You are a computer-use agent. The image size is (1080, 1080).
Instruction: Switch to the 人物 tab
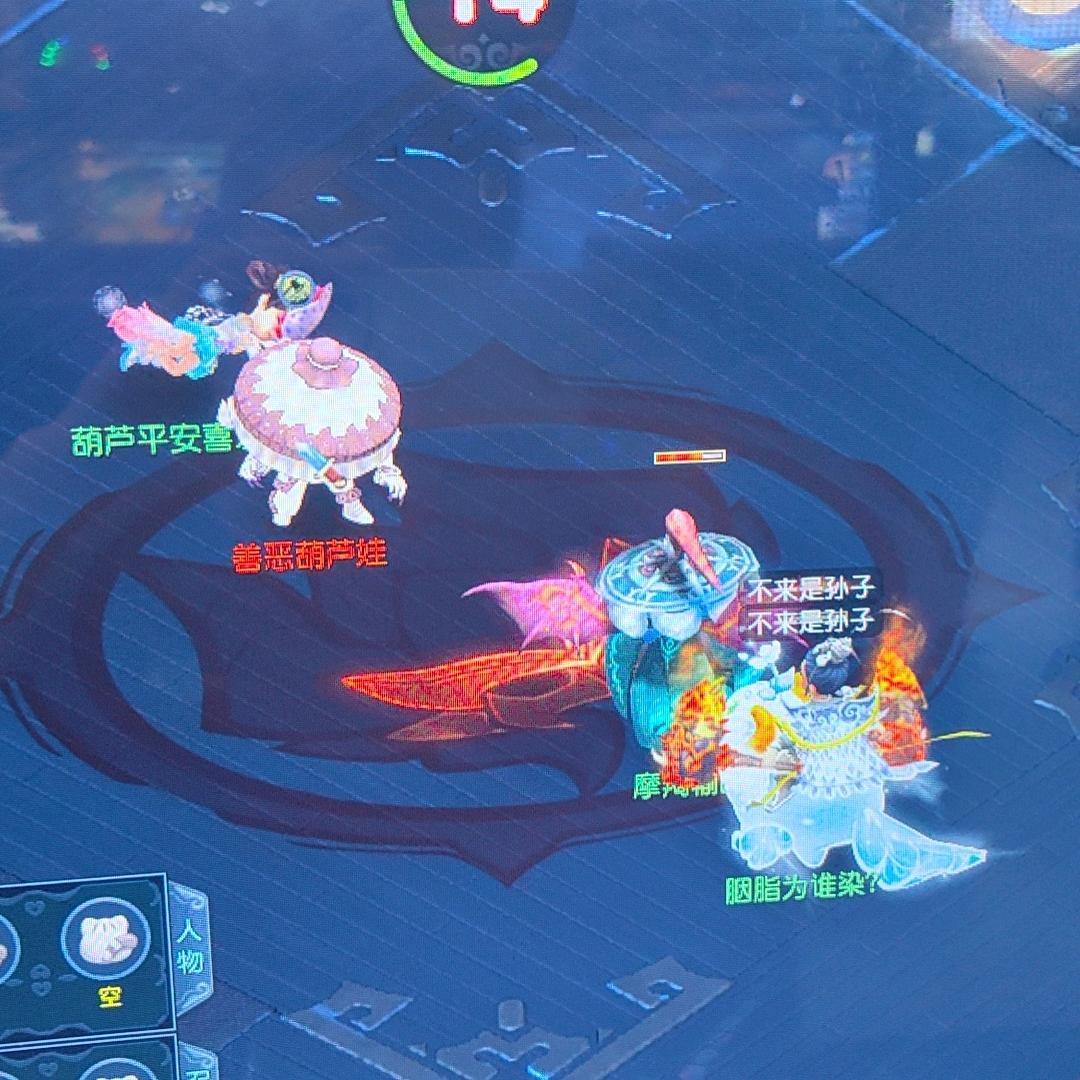tap(190, 949)
